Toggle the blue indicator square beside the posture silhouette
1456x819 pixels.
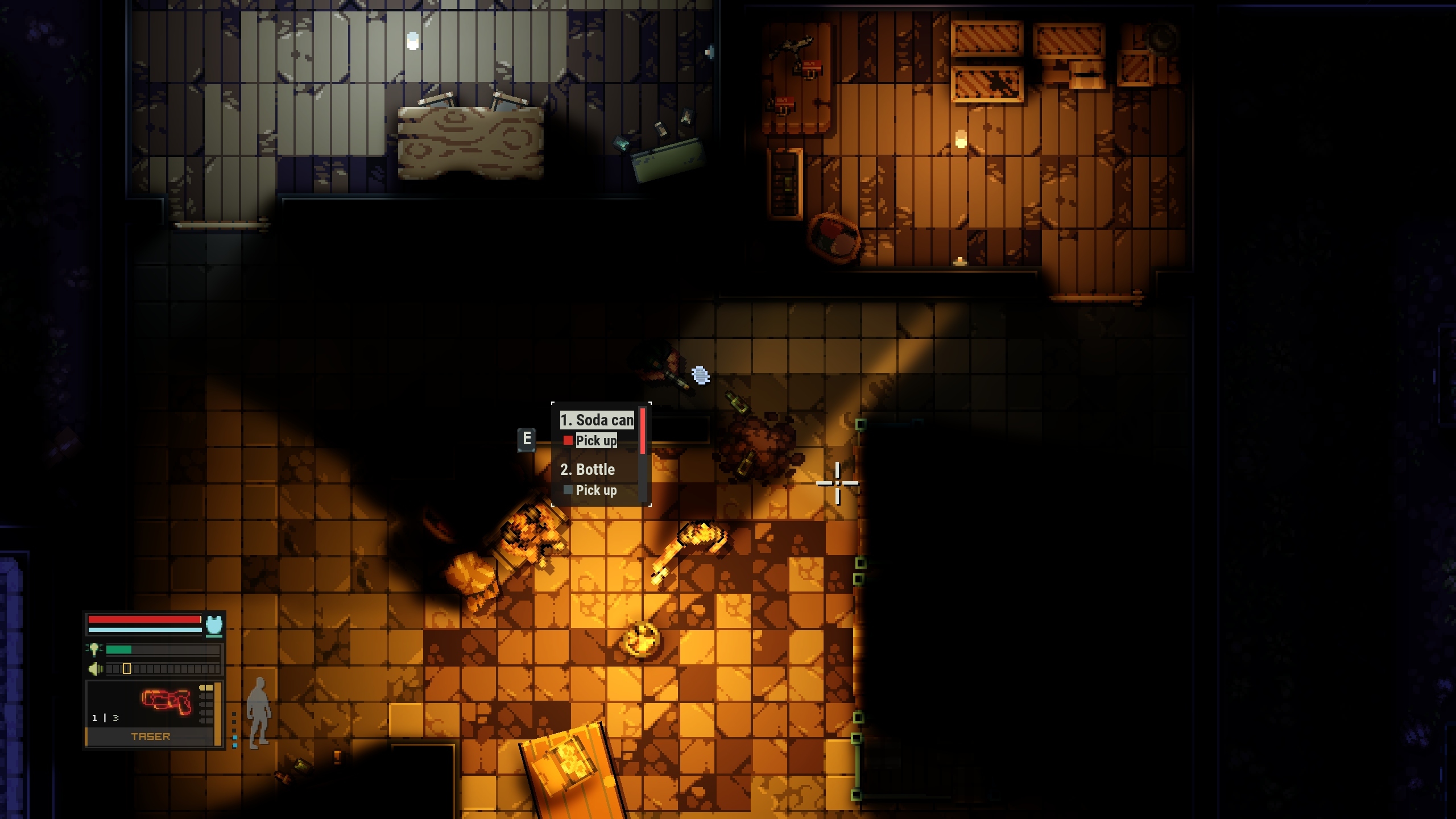(234, 737)
